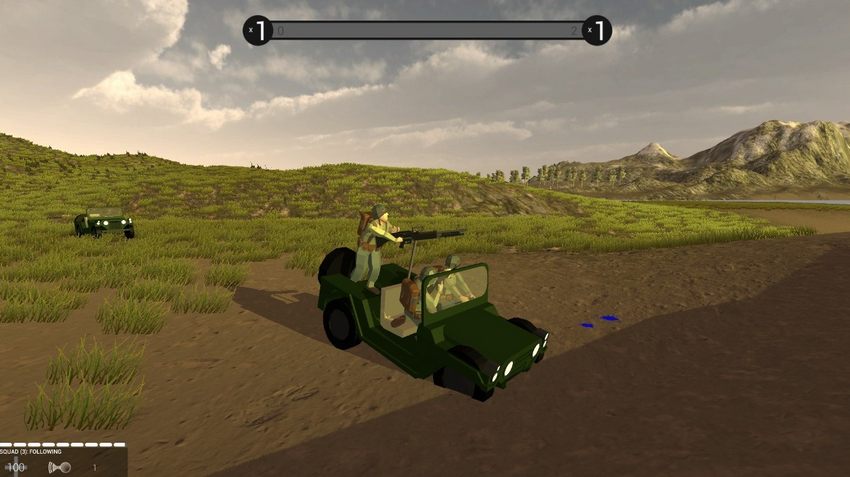Screen dimensions: 850x477
Task: Click the right team x1 multiplier badge
Action: pos(597,31)
